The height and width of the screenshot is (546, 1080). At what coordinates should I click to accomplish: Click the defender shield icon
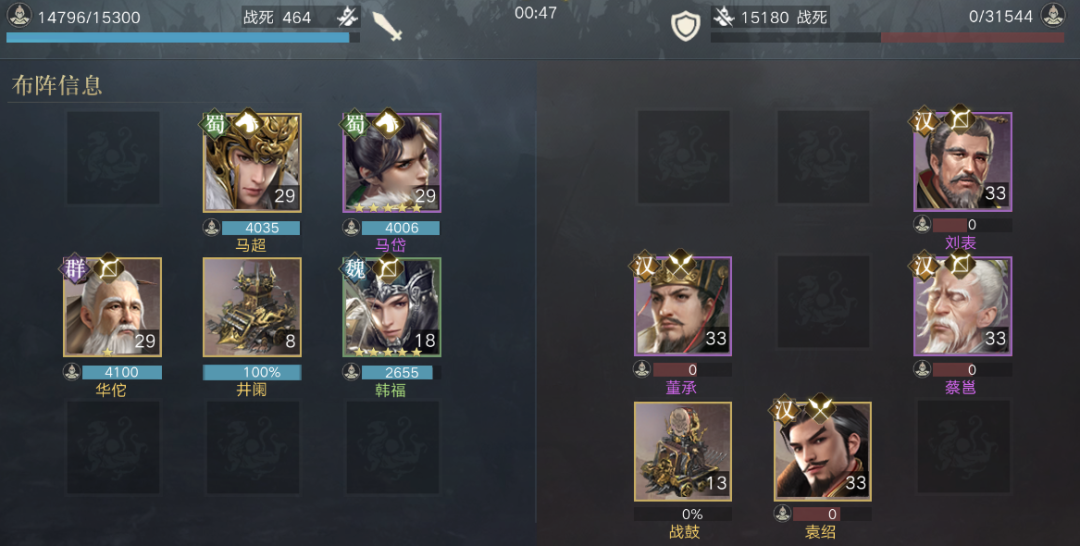[x=685, y=26]
